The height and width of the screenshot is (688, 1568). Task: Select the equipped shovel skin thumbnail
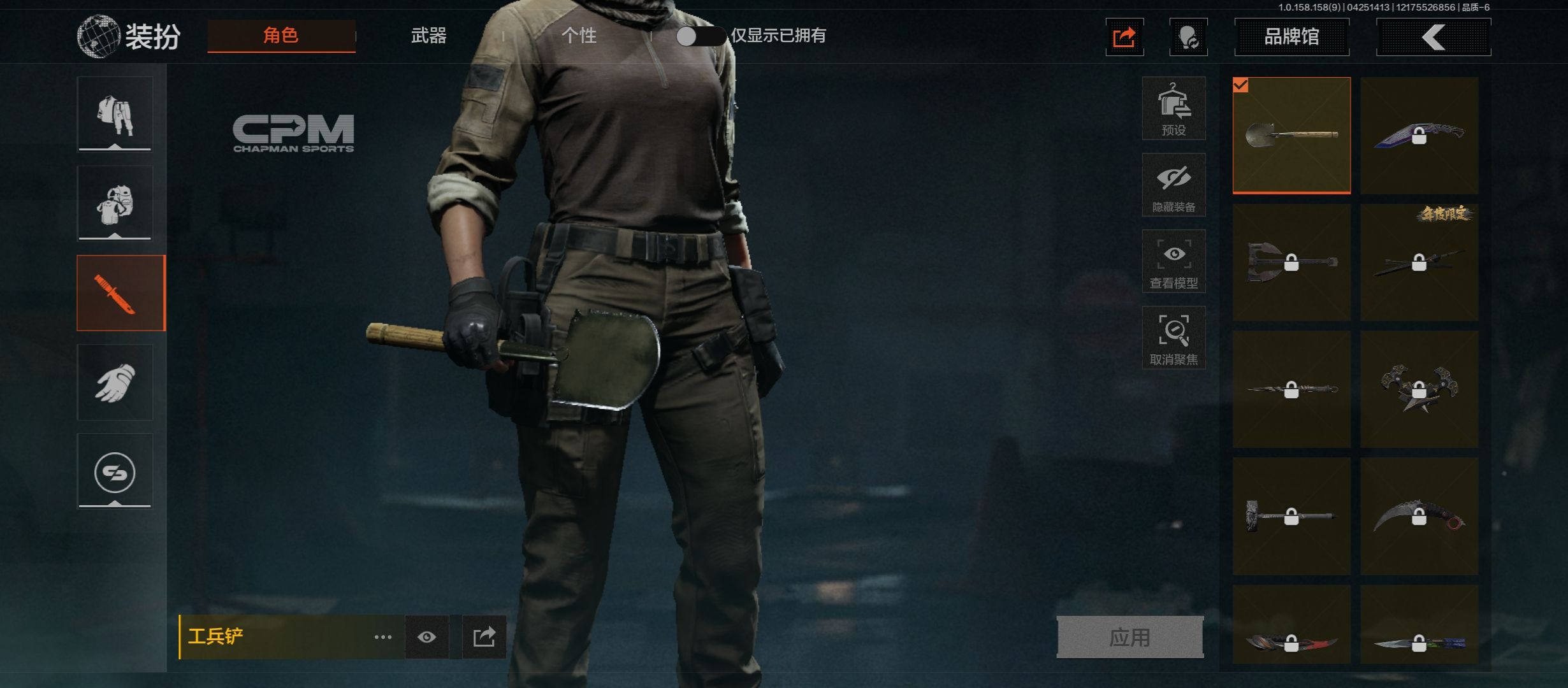[1291, 135]
